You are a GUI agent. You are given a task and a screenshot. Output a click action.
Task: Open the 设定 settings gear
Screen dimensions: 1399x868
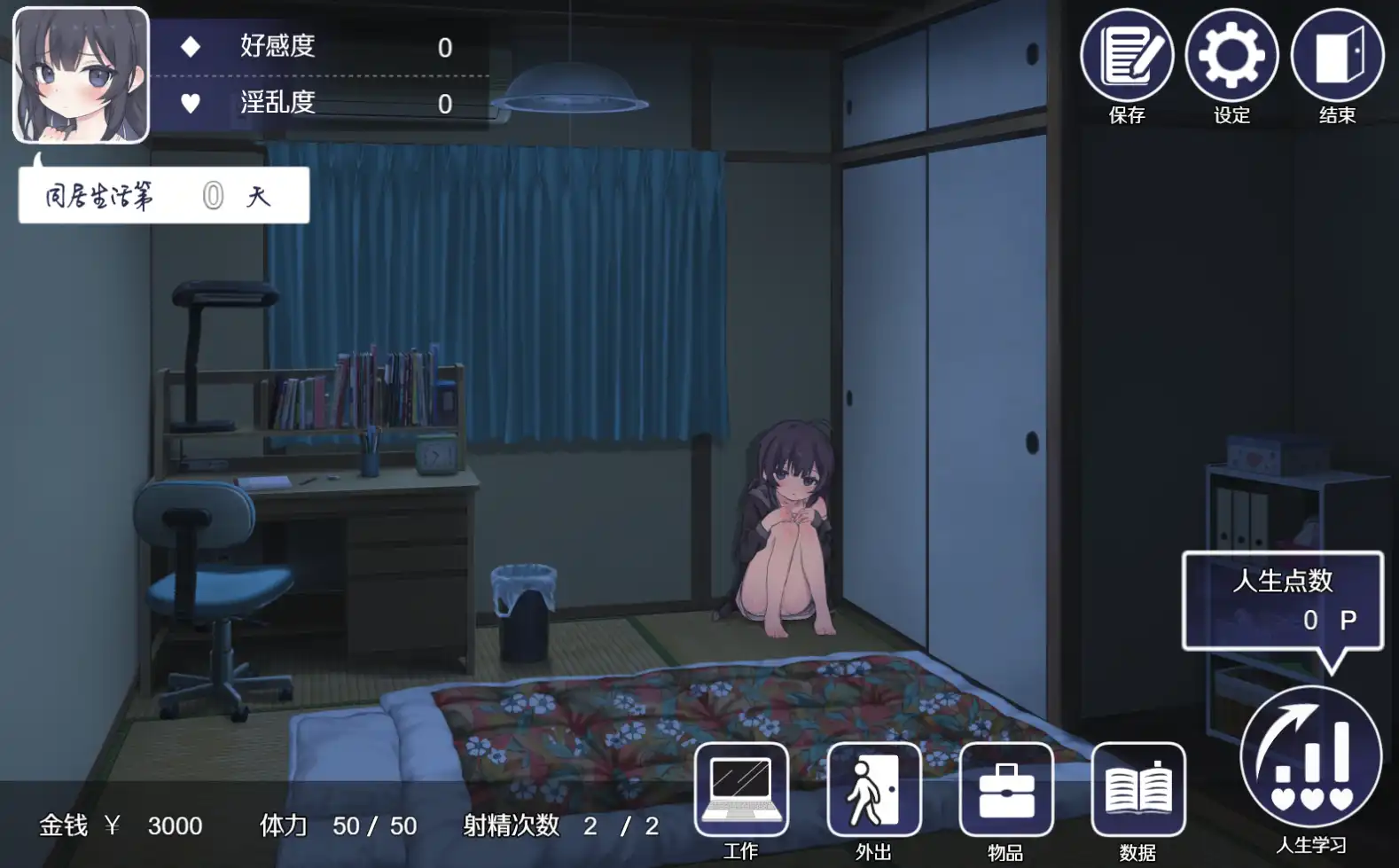pyautogui.click(x=1231, y=56)
